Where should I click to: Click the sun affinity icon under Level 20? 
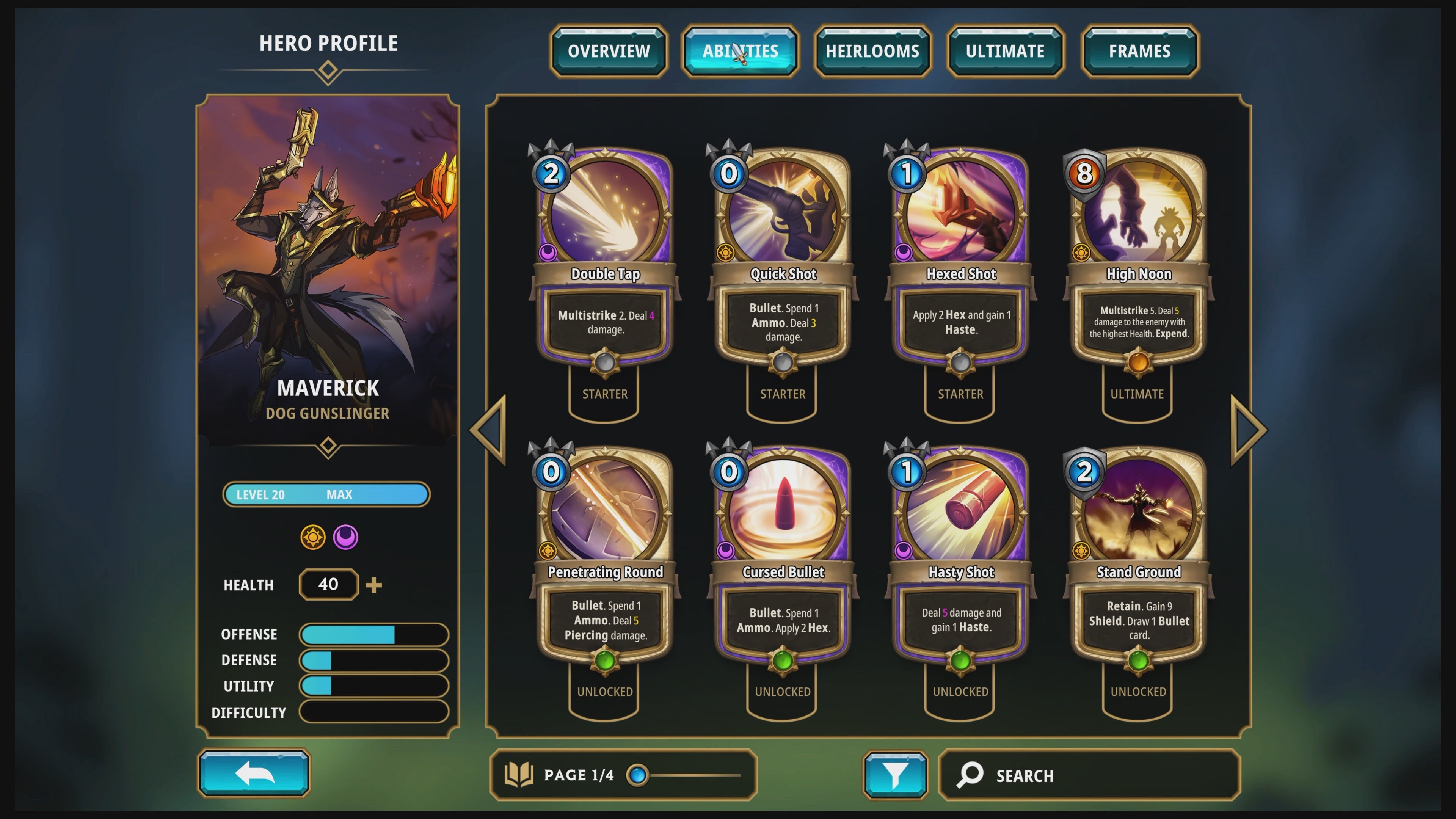(x=313, y=538)
